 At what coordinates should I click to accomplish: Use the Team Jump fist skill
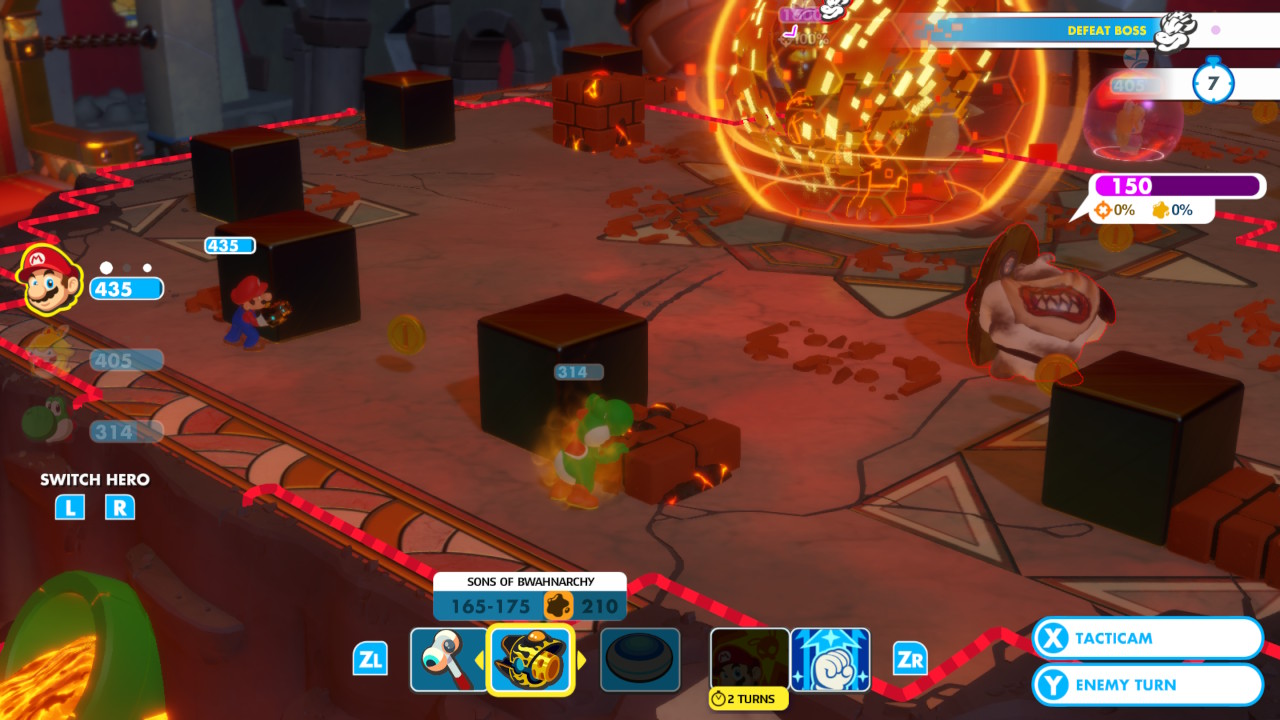[x=831, y=659]
